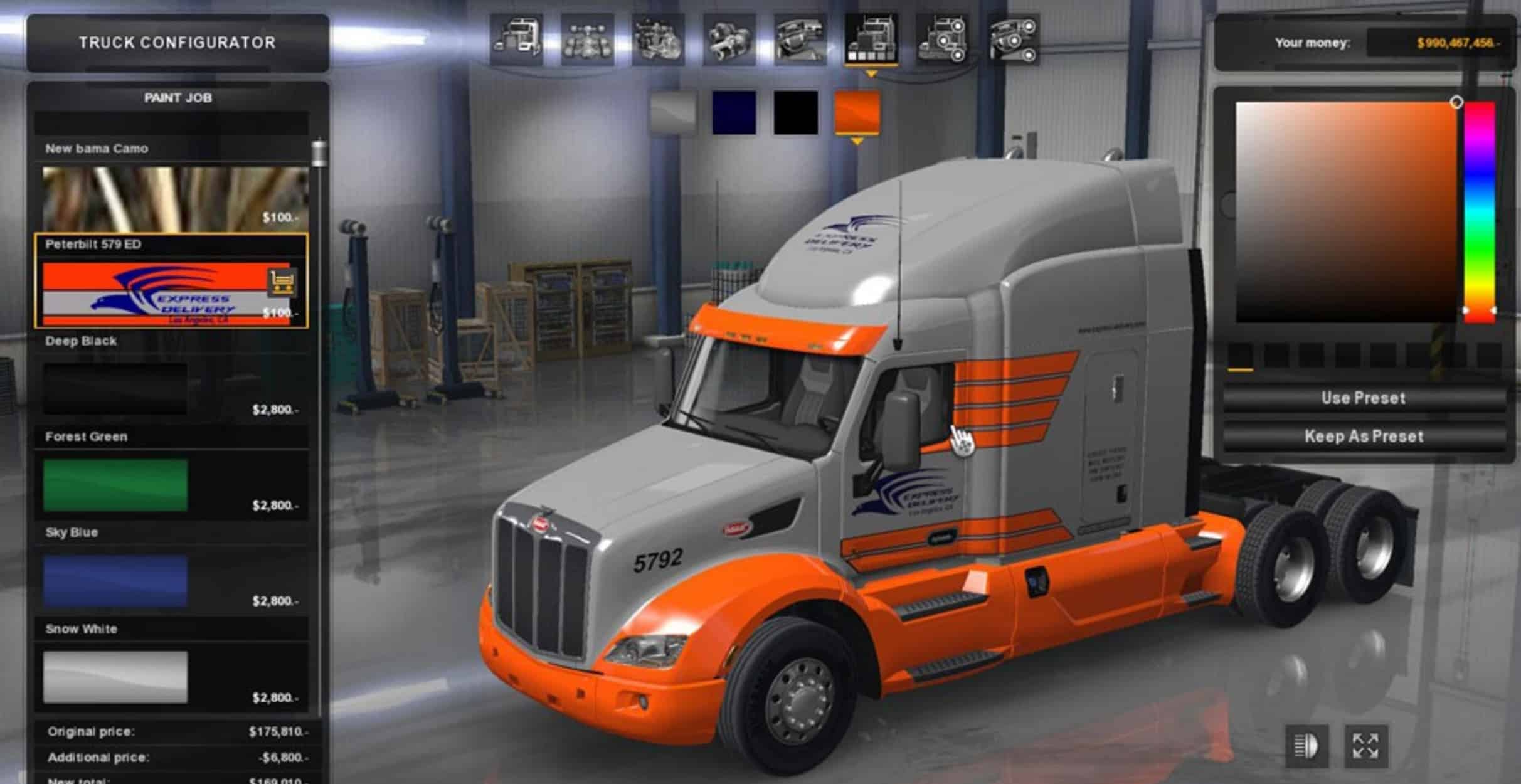Choose the Deep Black paint job

(115, 389)
